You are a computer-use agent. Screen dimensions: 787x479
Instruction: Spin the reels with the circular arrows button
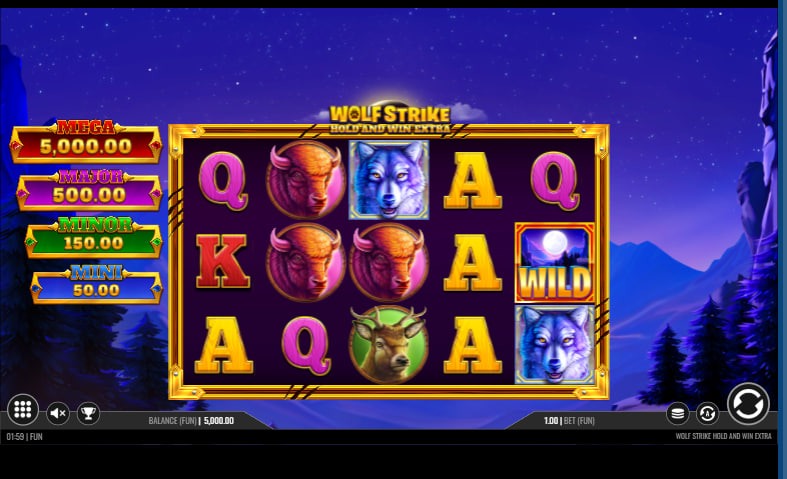[748, 404]
